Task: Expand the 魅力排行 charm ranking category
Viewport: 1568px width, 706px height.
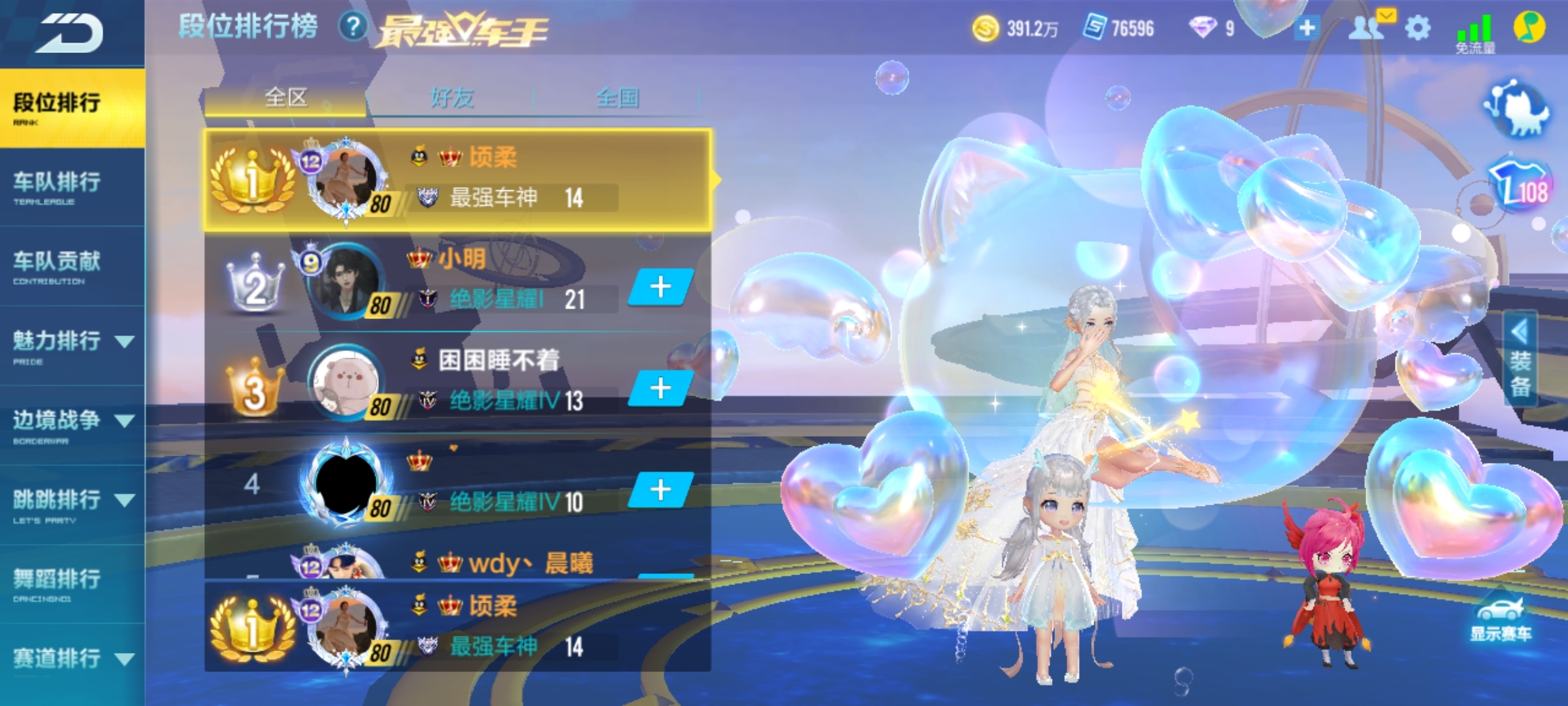Action: click(x=72, y=345)
